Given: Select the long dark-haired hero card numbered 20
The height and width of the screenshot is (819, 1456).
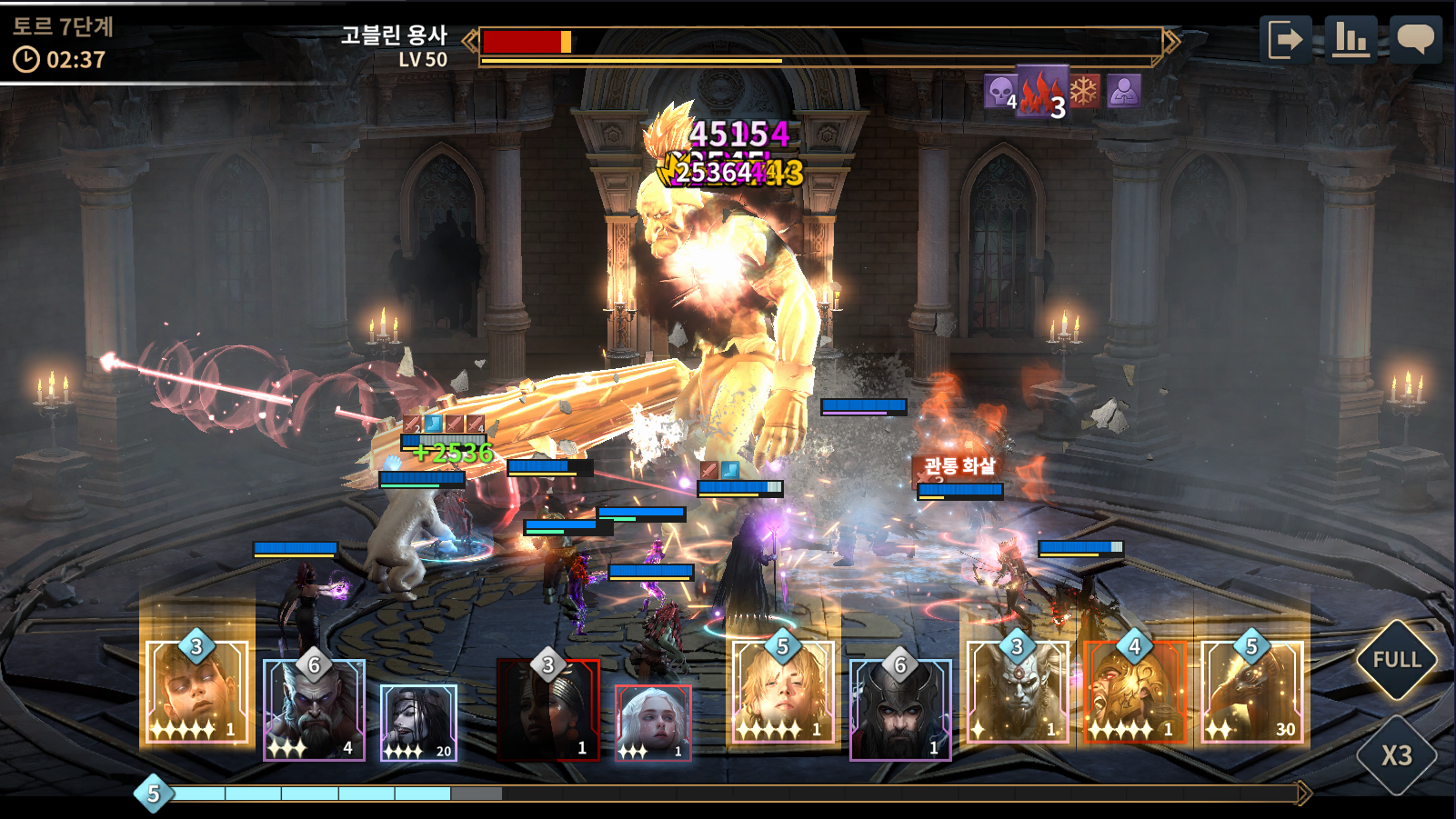Looking at the screenshot, I should coord(418,723).
